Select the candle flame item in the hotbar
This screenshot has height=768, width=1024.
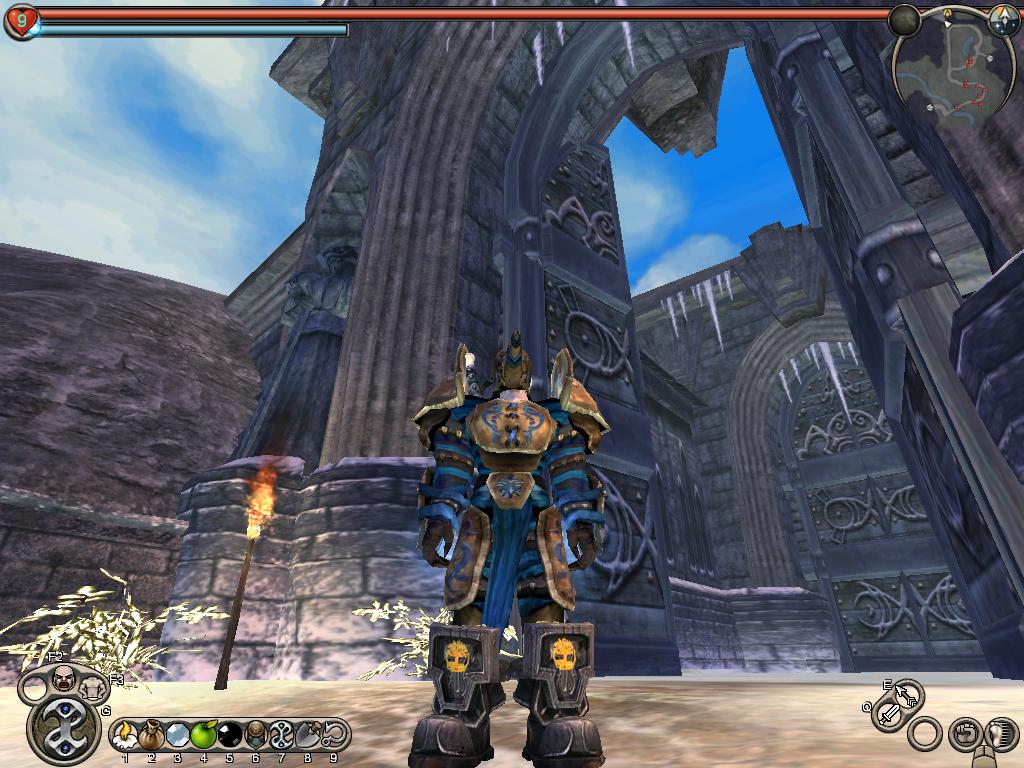(x=126, y=737)
